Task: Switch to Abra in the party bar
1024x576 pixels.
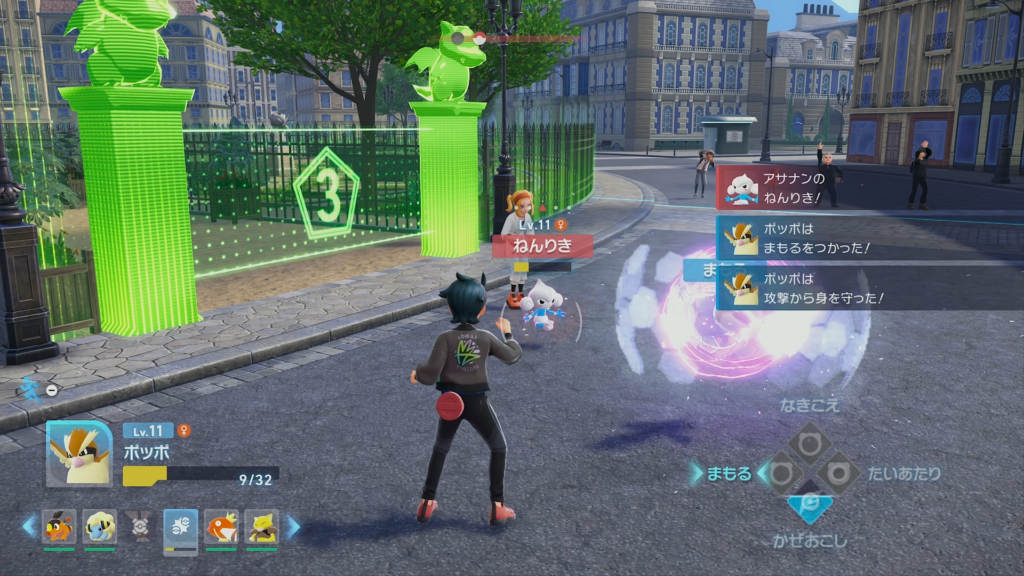Action: [261, 527]
